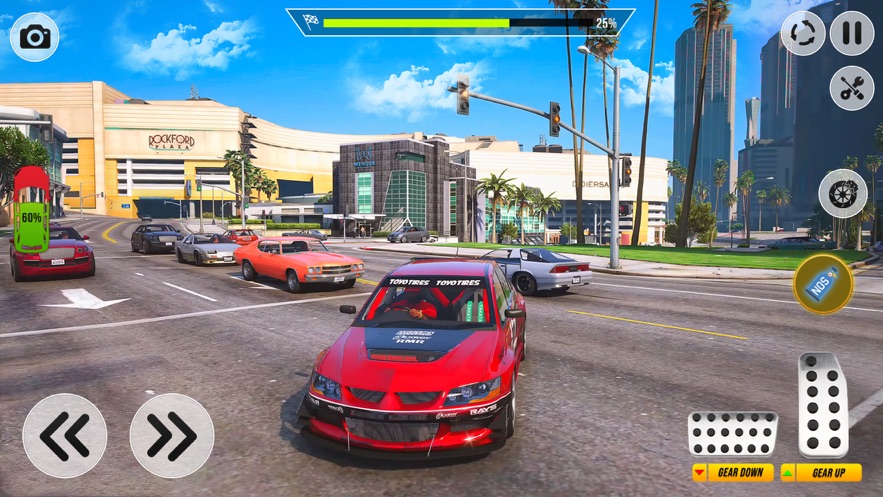Shift with the Gear Down button
883x497 pixels.
pos(733,473)
